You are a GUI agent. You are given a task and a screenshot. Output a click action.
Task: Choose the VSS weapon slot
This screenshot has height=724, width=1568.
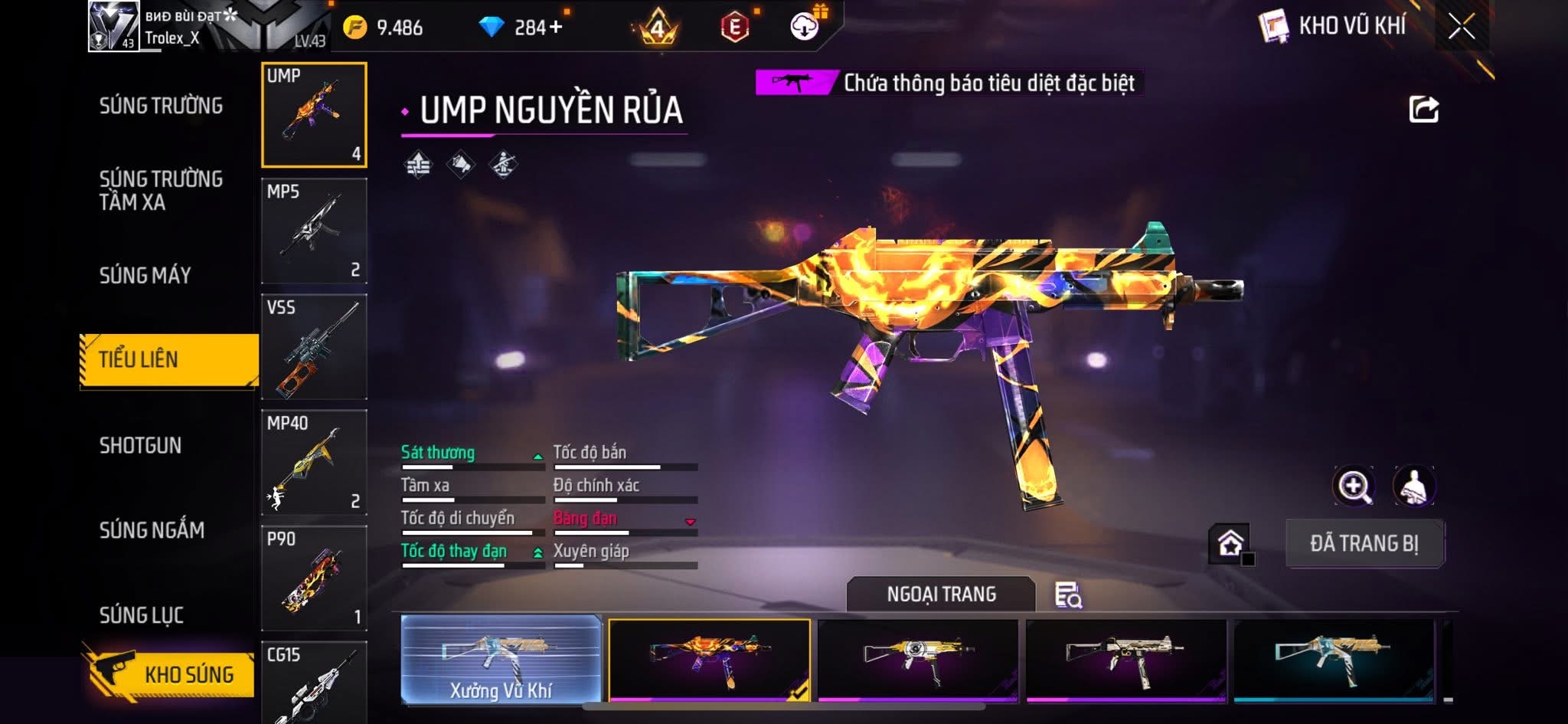[314, 346]
